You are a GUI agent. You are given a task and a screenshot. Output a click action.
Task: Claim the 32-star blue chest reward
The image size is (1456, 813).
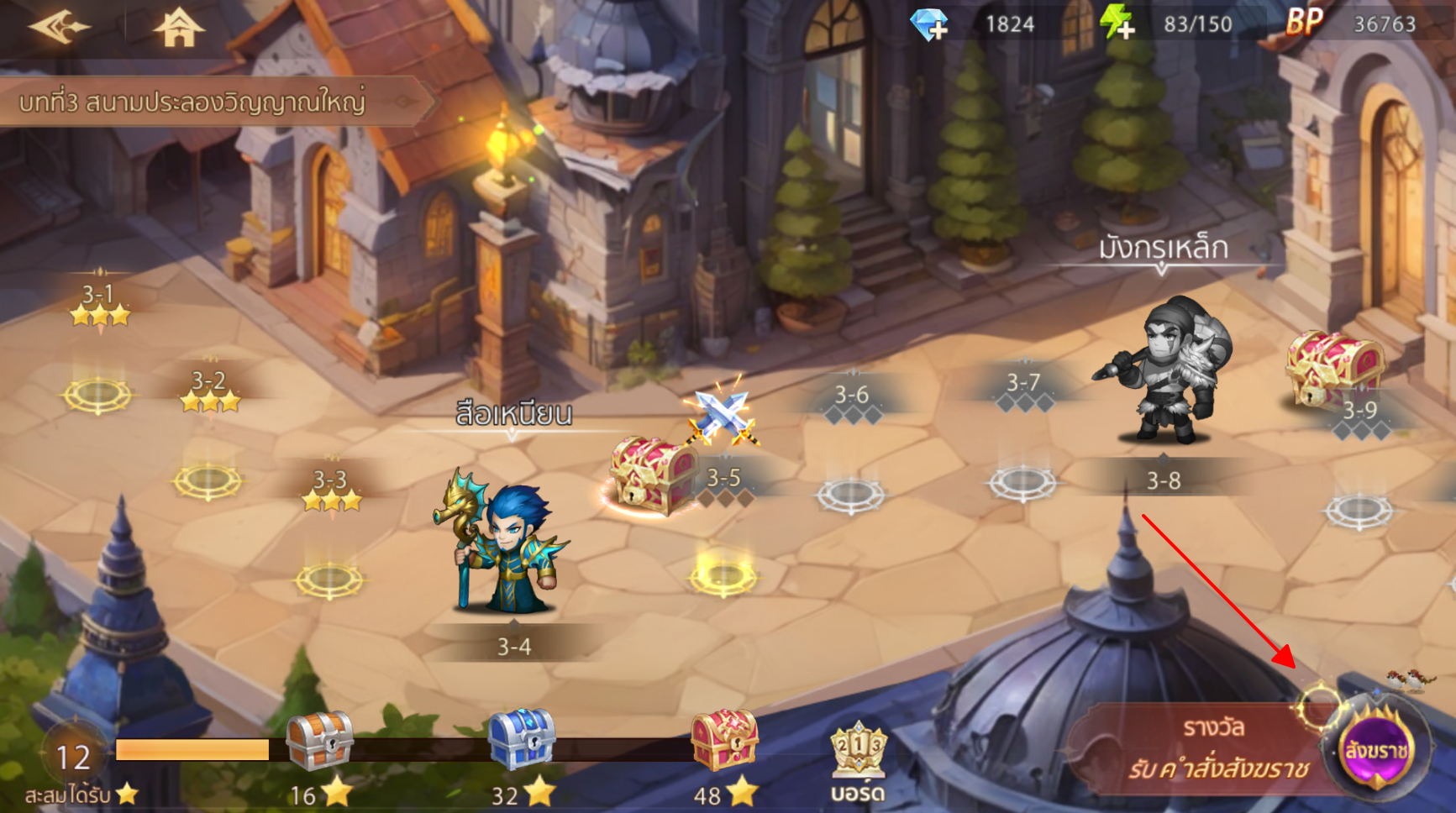coord(521,740)
